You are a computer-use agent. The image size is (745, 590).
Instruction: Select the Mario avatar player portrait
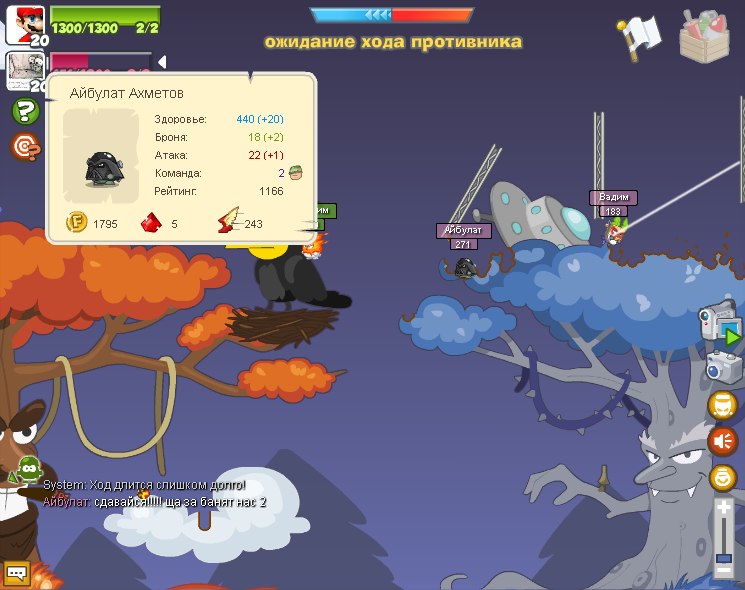tap(24, 24)
